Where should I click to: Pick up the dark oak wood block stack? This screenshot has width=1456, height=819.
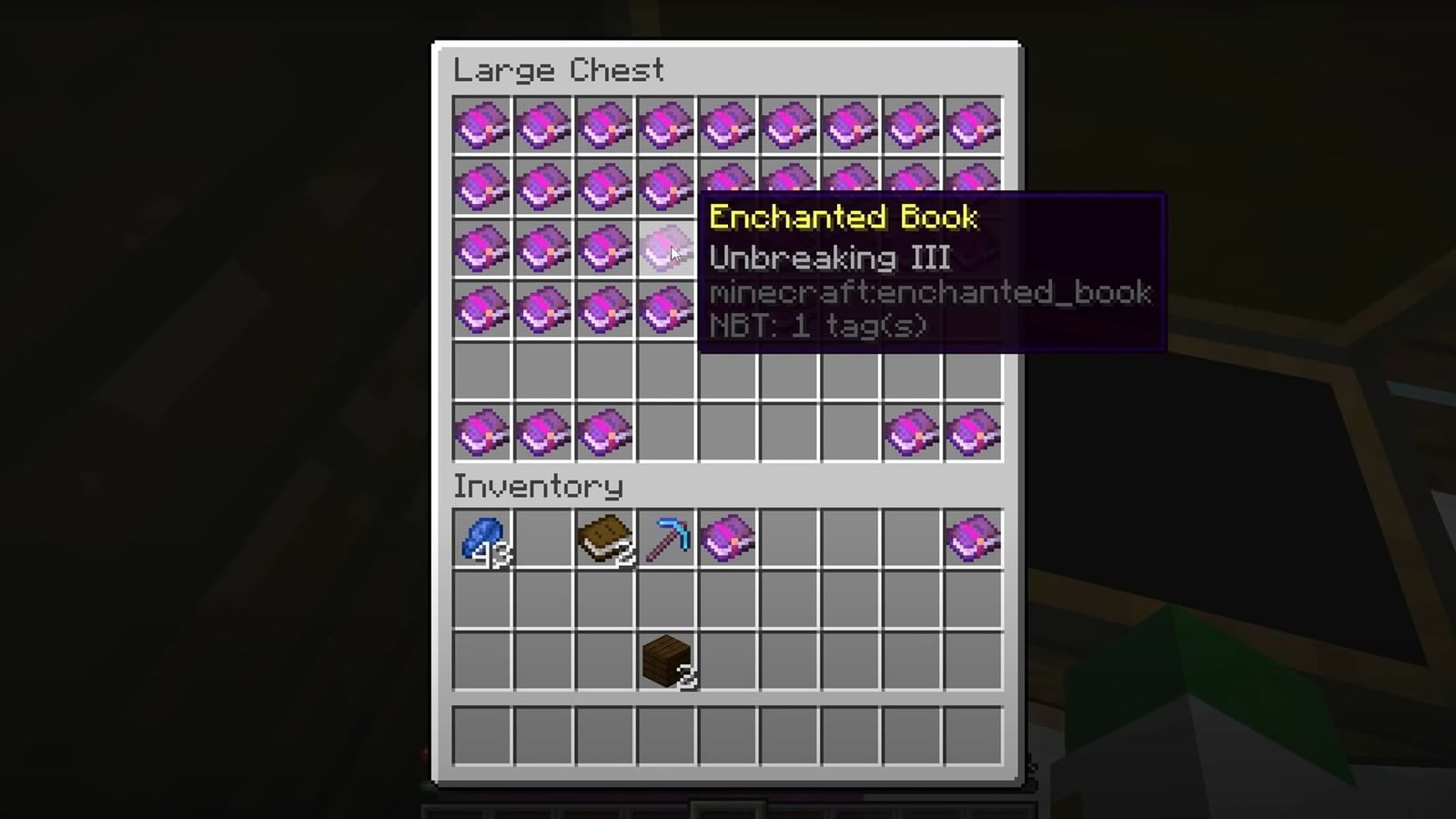click(x=666, y=660)
